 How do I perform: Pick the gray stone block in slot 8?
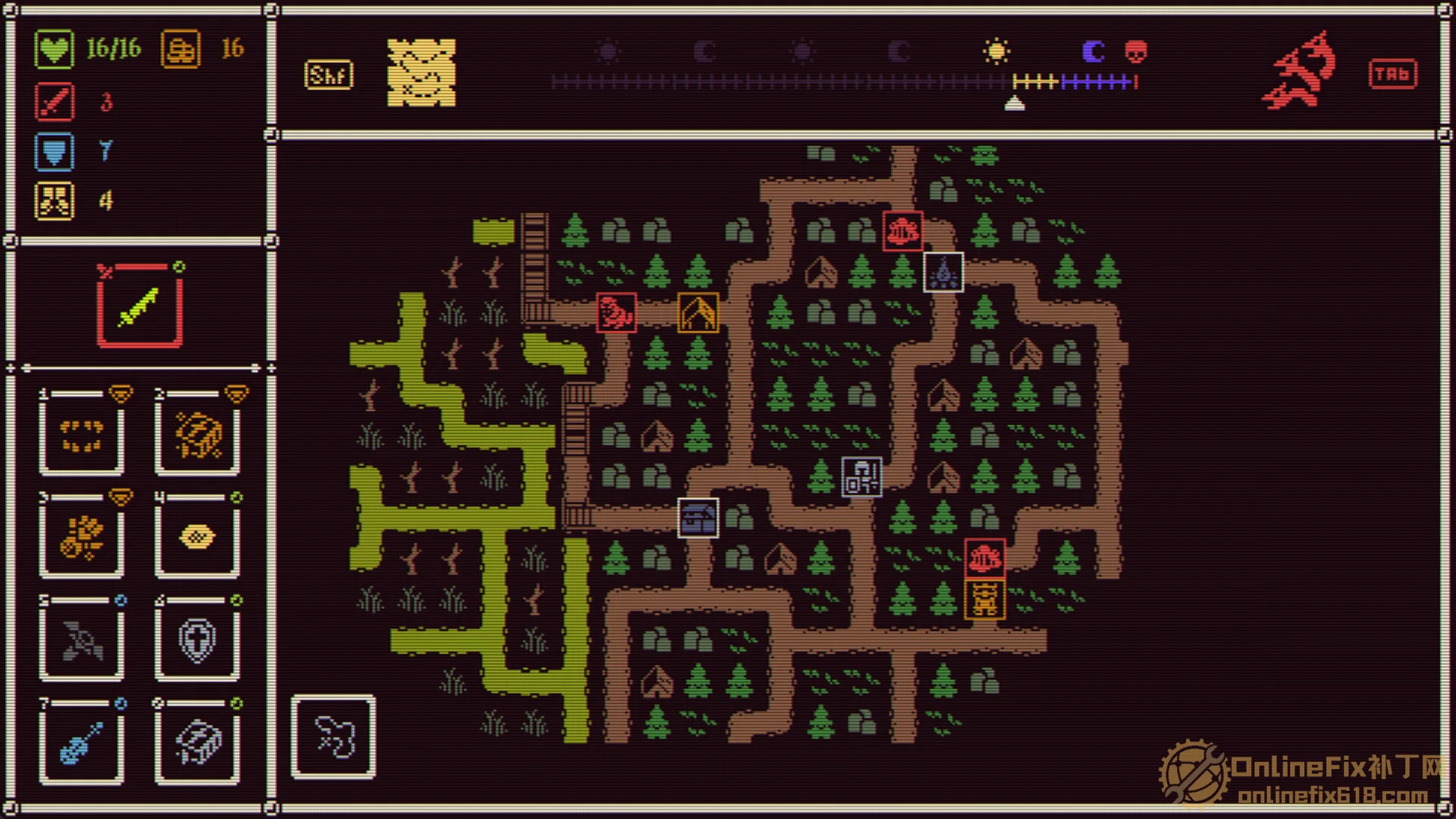pos(198,743)
